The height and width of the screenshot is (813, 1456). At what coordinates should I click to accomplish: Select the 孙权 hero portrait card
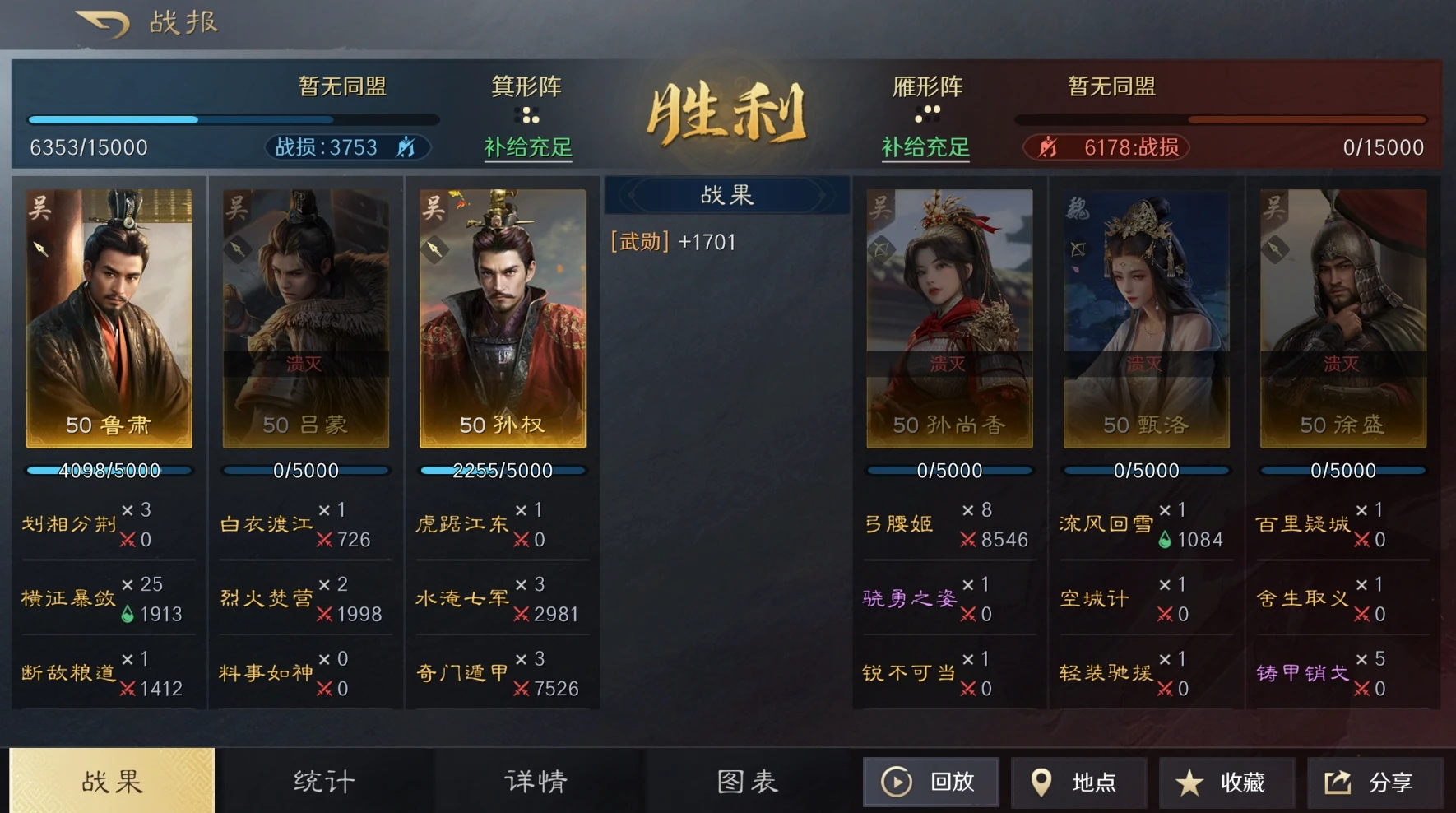coord(502,313)
